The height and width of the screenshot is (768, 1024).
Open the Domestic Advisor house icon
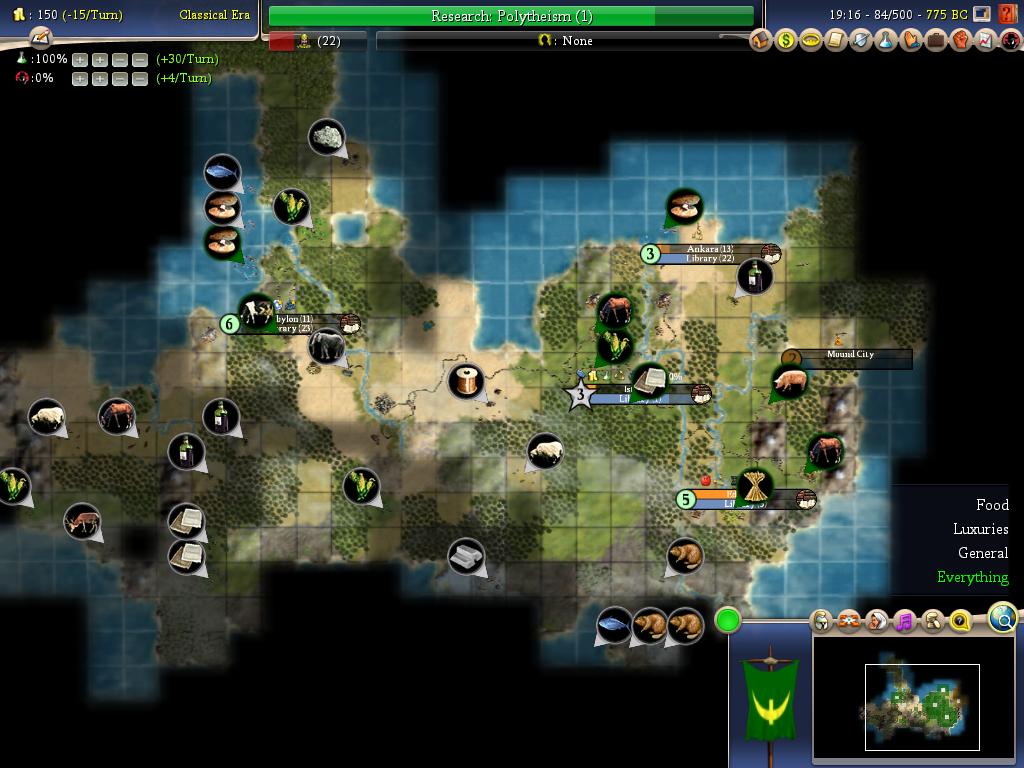(761, 41)
